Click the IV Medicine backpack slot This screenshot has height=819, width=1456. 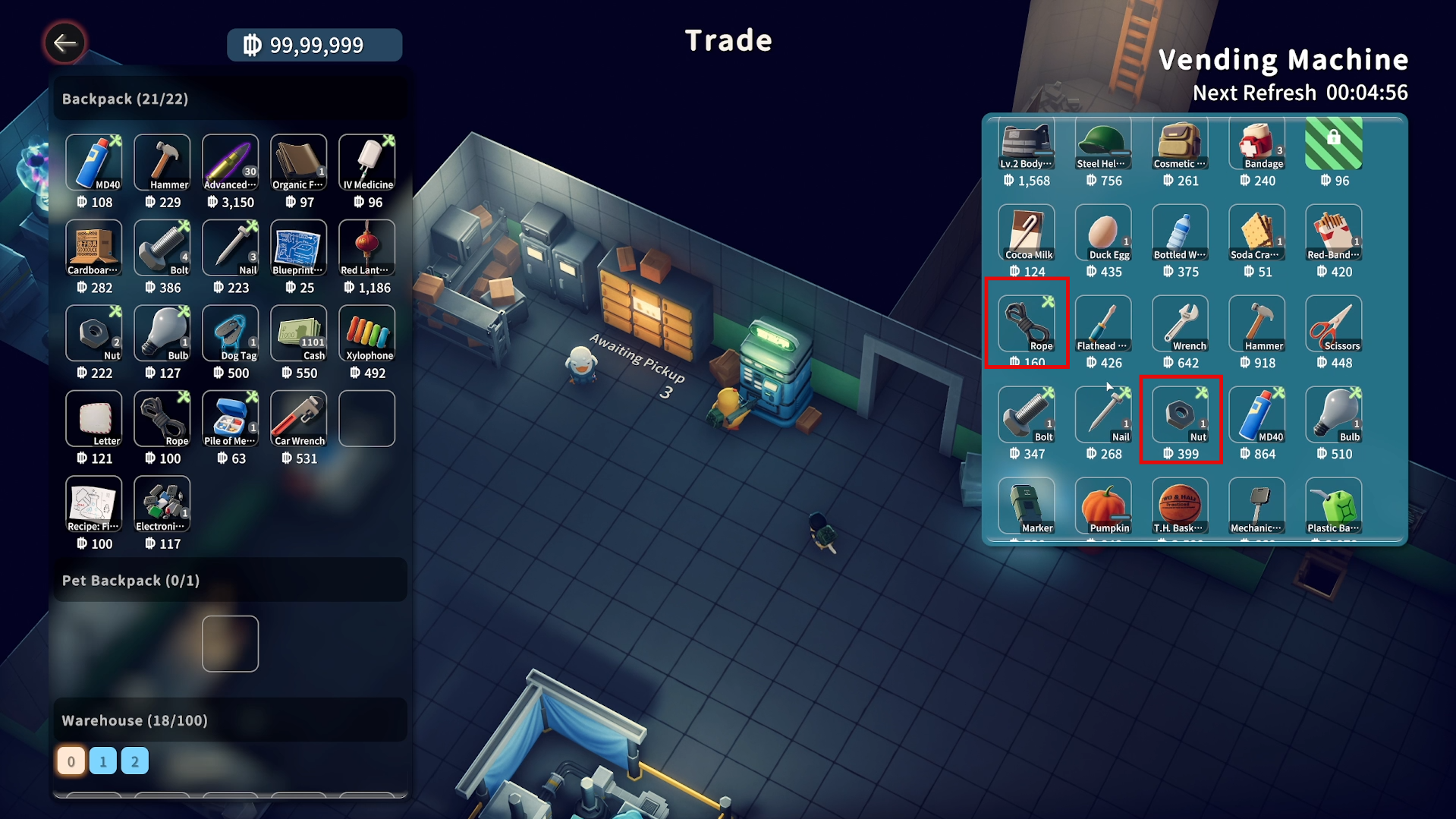[x=366, y=162]
